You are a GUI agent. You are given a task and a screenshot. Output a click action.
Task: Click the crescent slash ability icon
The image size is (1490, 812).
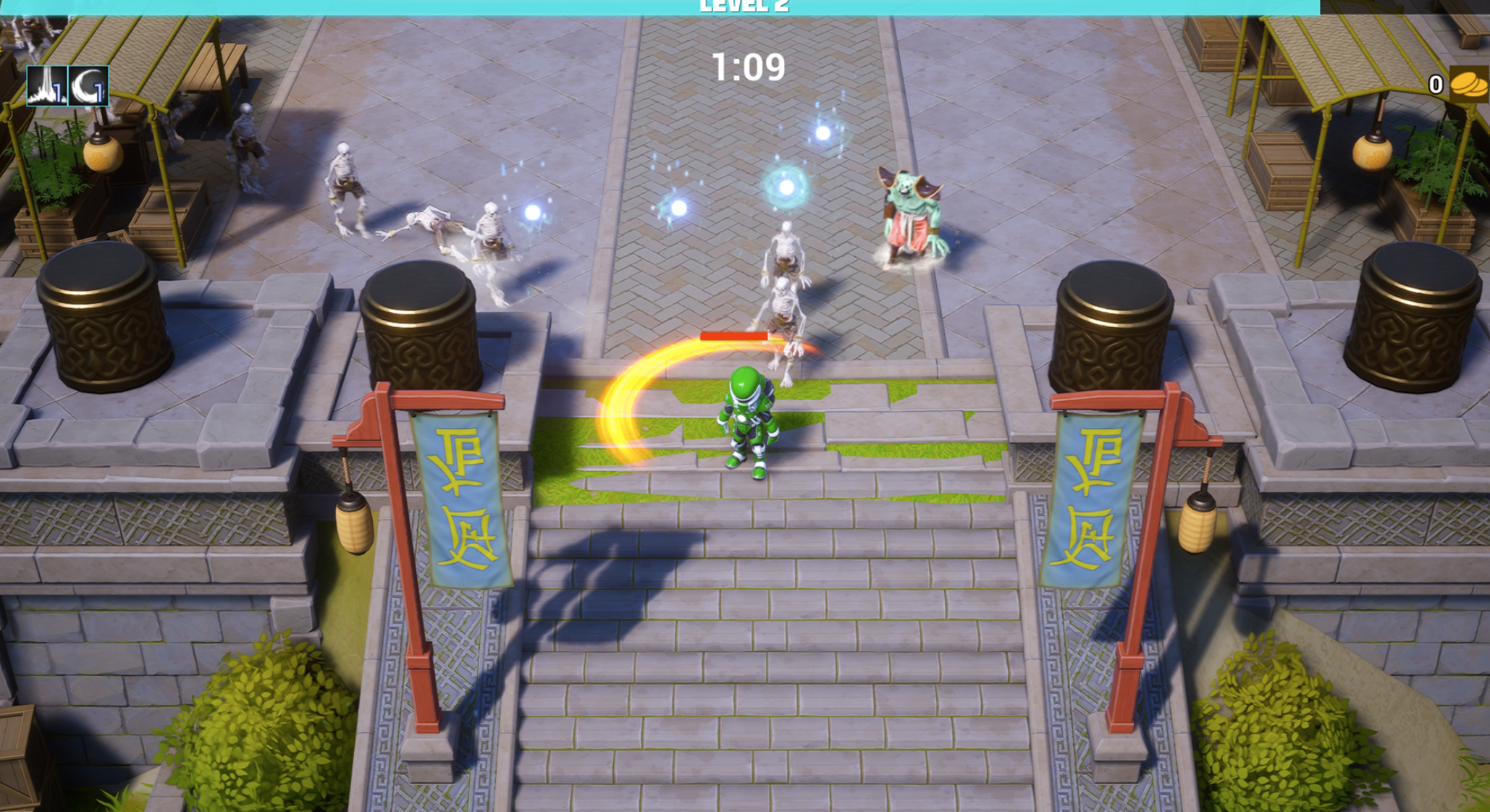[88, 86]
